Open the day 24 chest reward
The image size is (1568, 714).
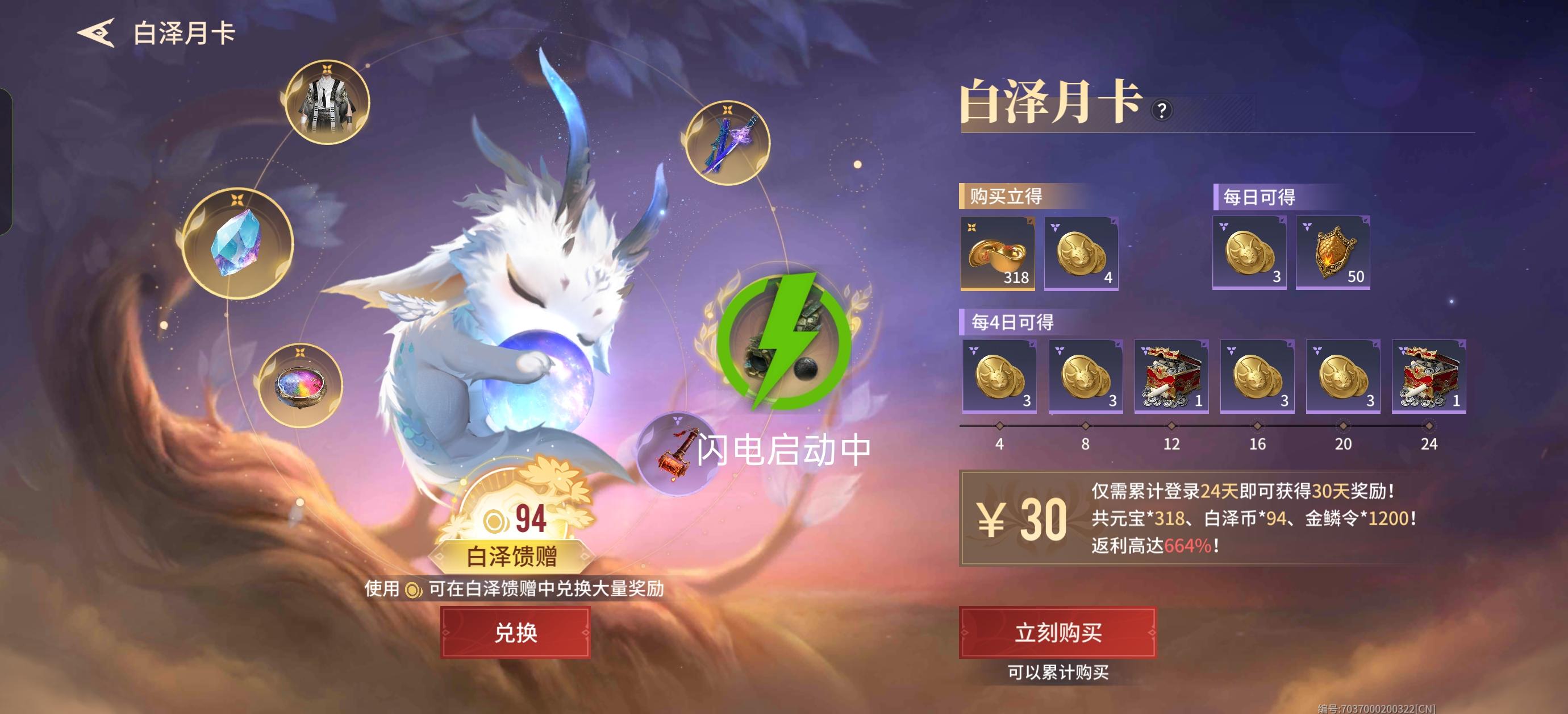1428,376
